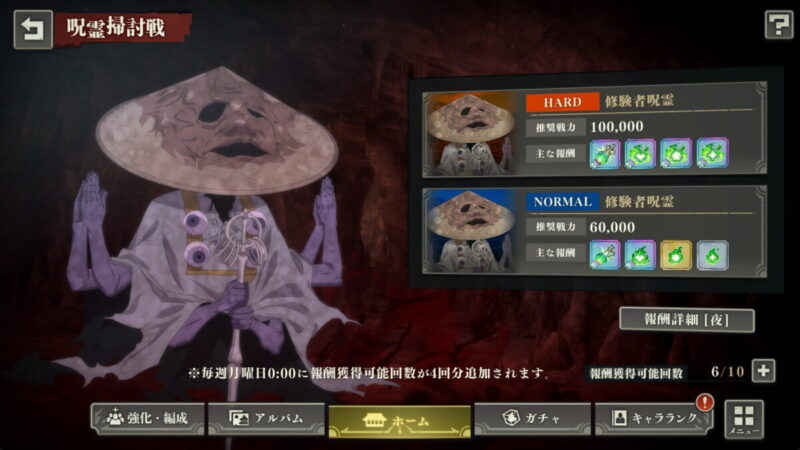Open the 強化・編成 menu
The width and height of the screenshot is (800, 450).
click(x=146, y=418)
